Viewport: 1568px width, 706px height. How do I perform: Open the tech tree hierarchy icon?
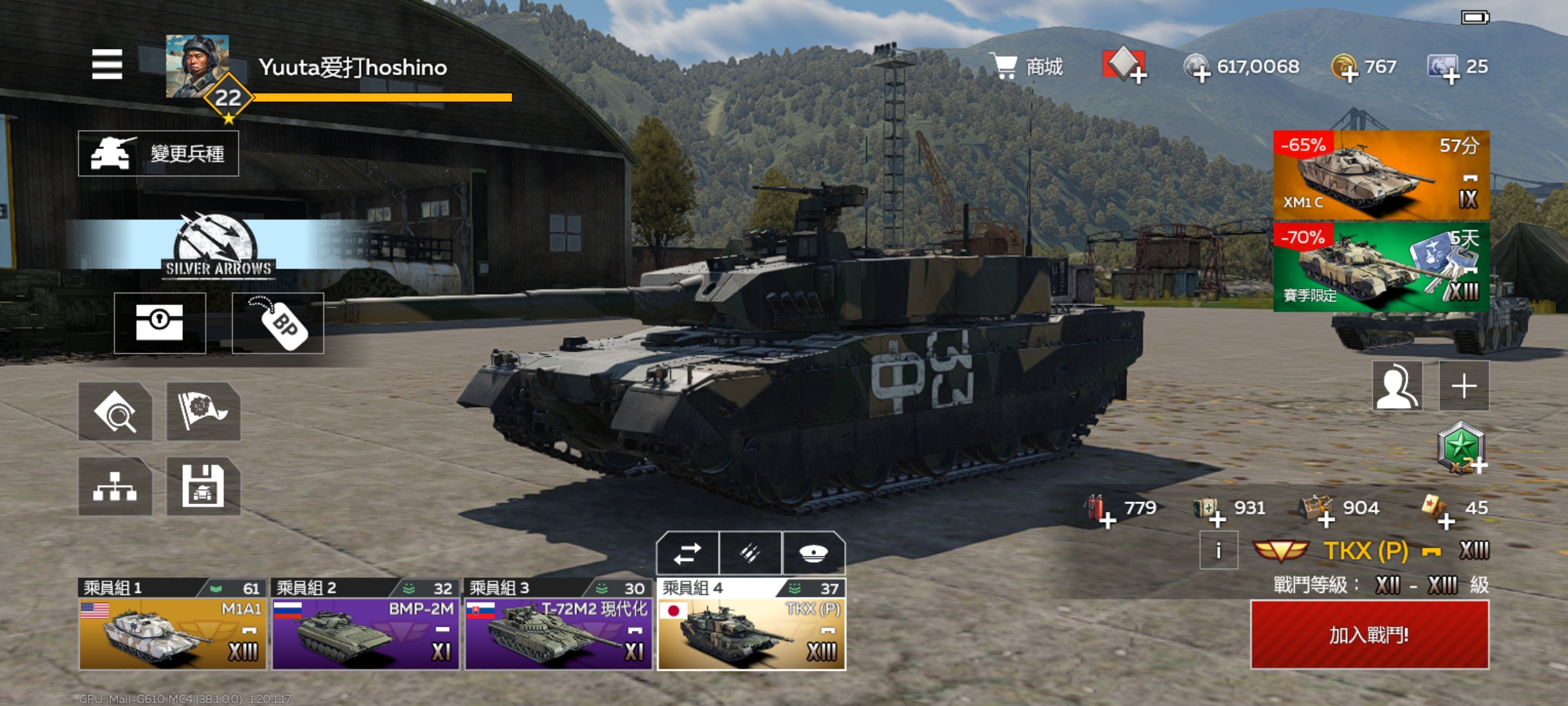(x=115, y=486)
